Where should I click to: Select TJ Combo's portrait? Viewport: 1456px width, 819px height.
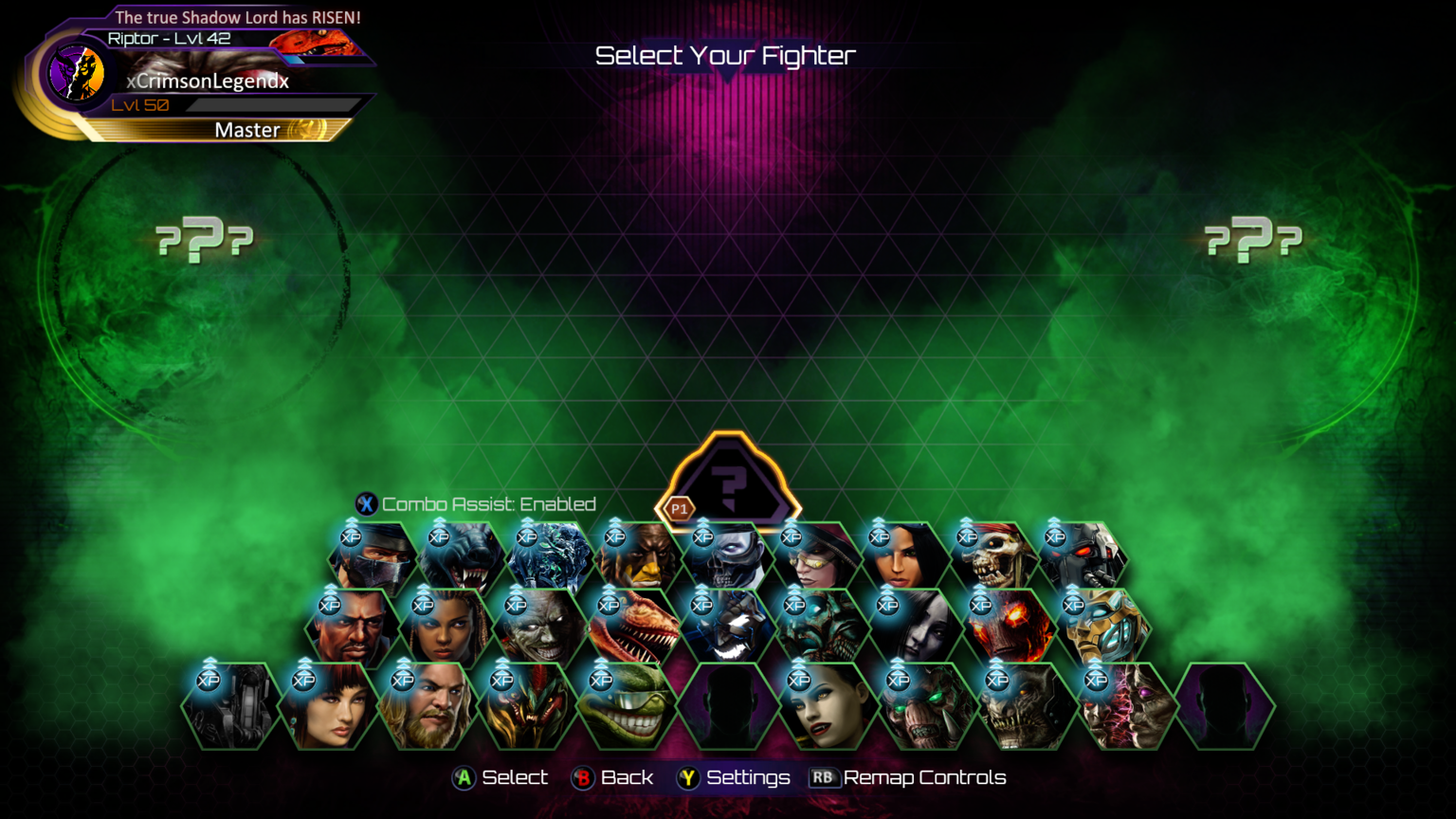click(x=352, y=628)
